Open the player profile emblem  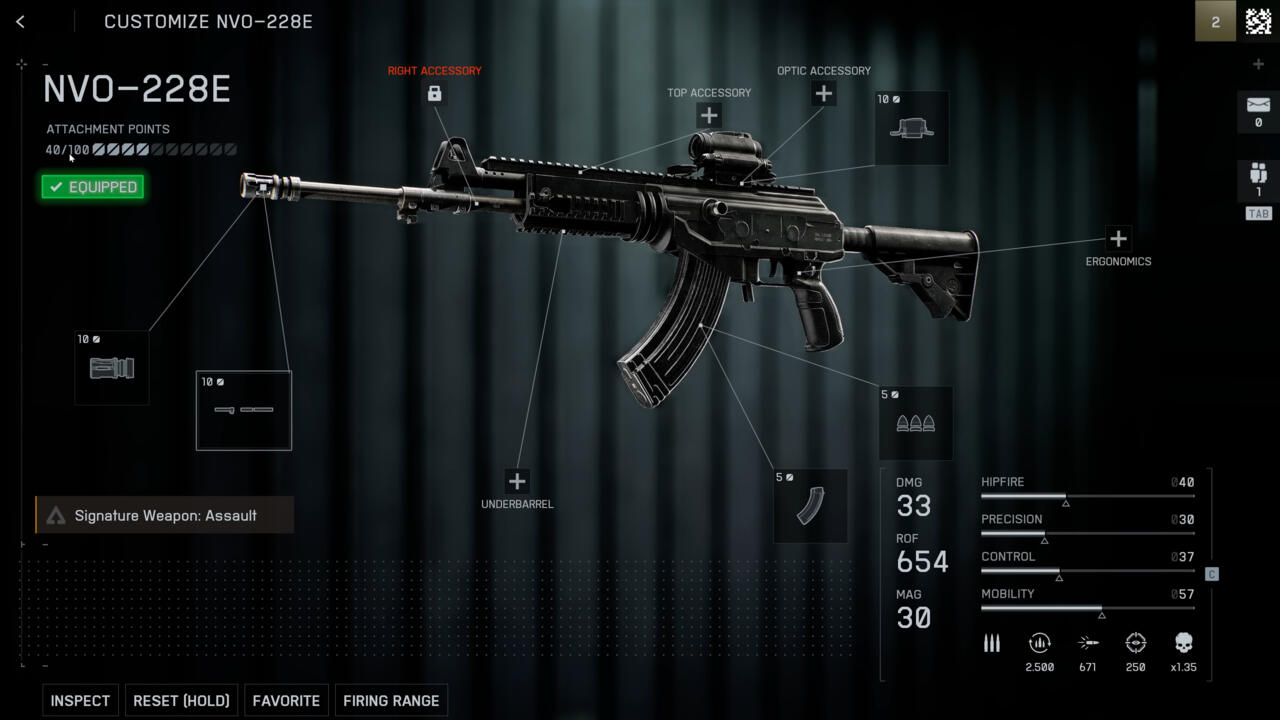tap(1258, 21)
